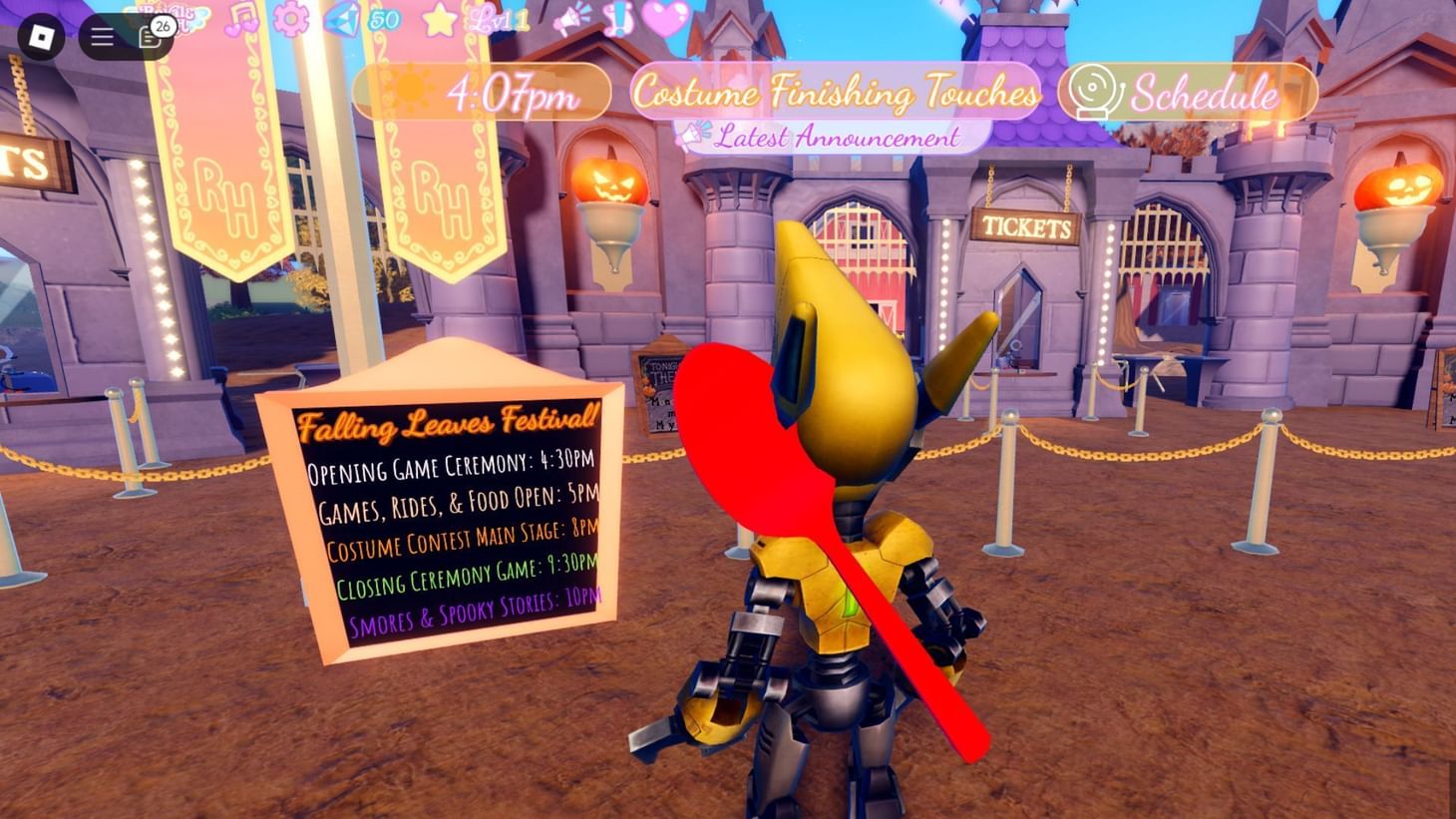Open the Roblox menu icon top-left

point(42,36)
